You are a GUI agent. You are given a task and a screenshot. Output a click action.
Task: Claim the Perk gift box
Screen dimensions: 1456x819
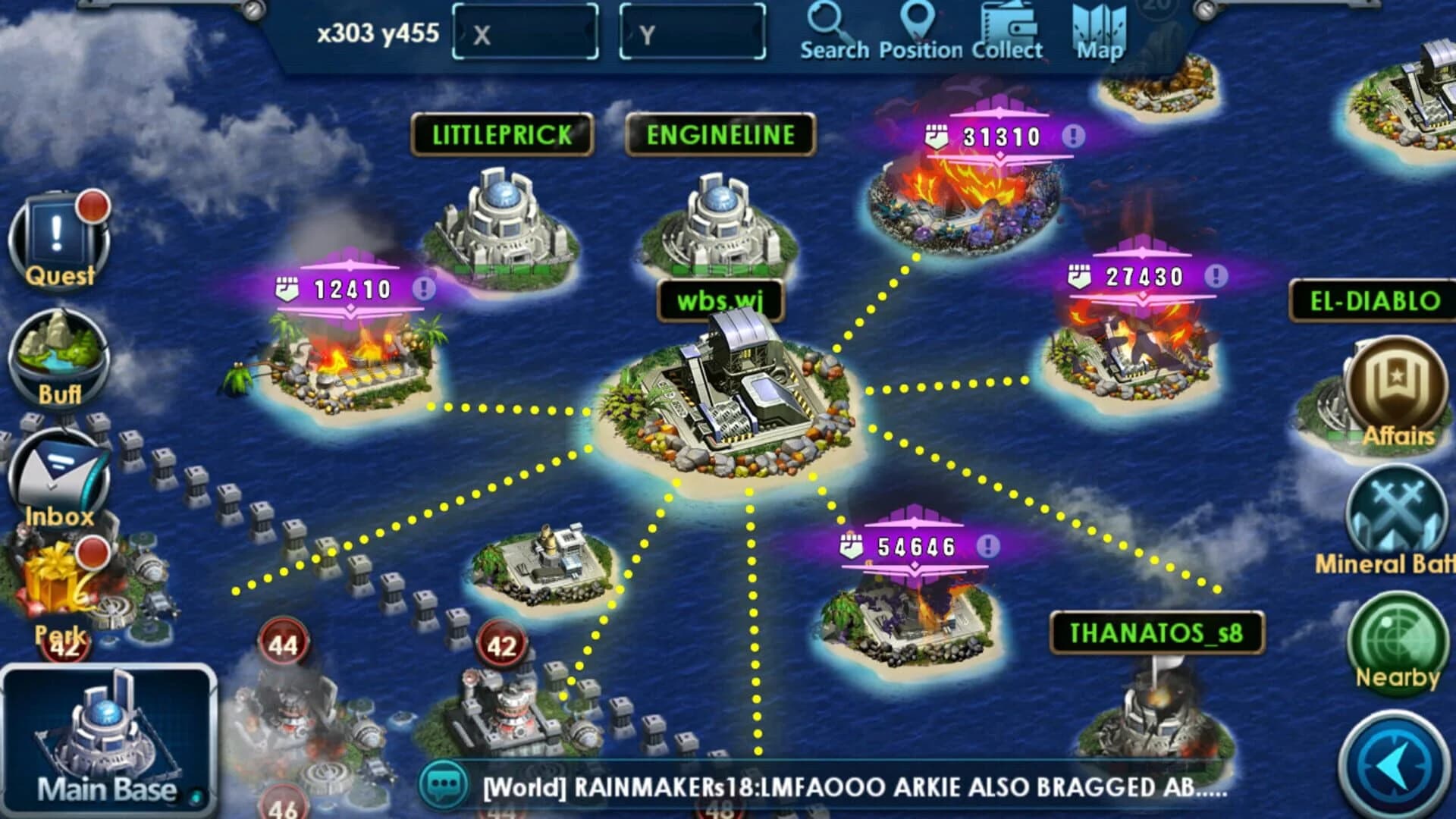pos(55,584)
